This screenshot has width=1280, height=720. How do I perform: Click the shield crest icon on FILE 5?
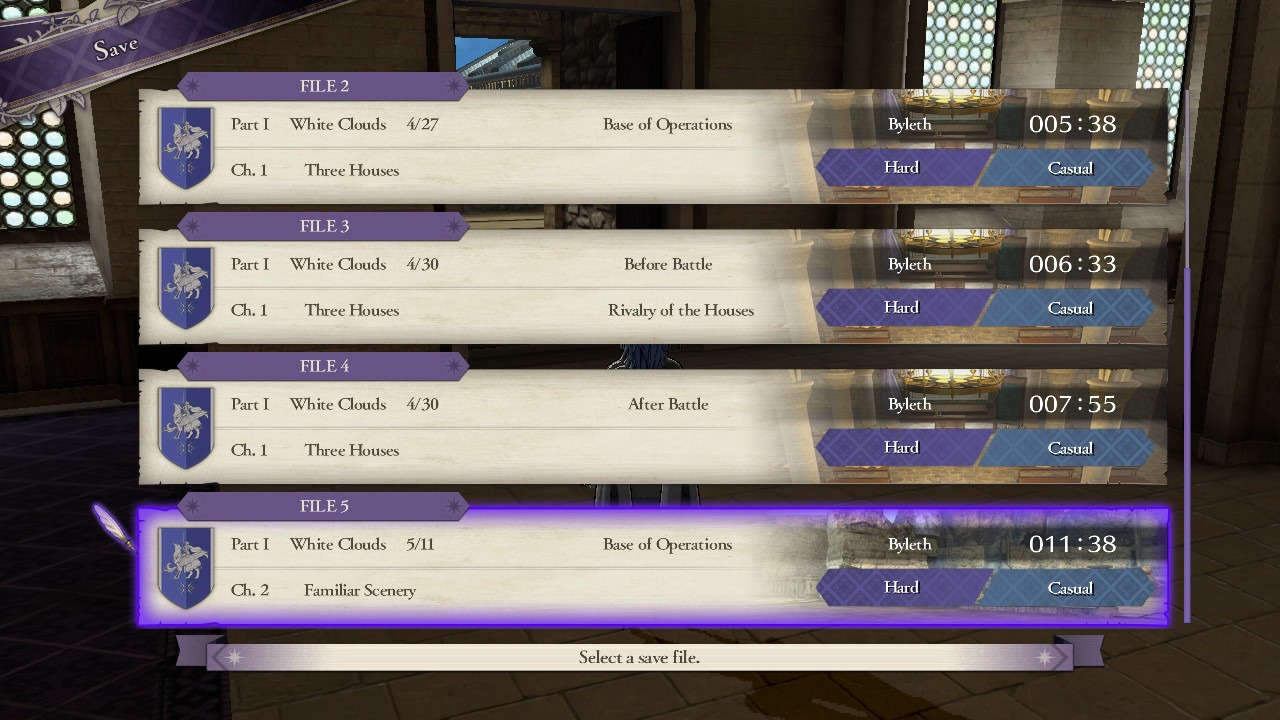click(x=186, y=567)
